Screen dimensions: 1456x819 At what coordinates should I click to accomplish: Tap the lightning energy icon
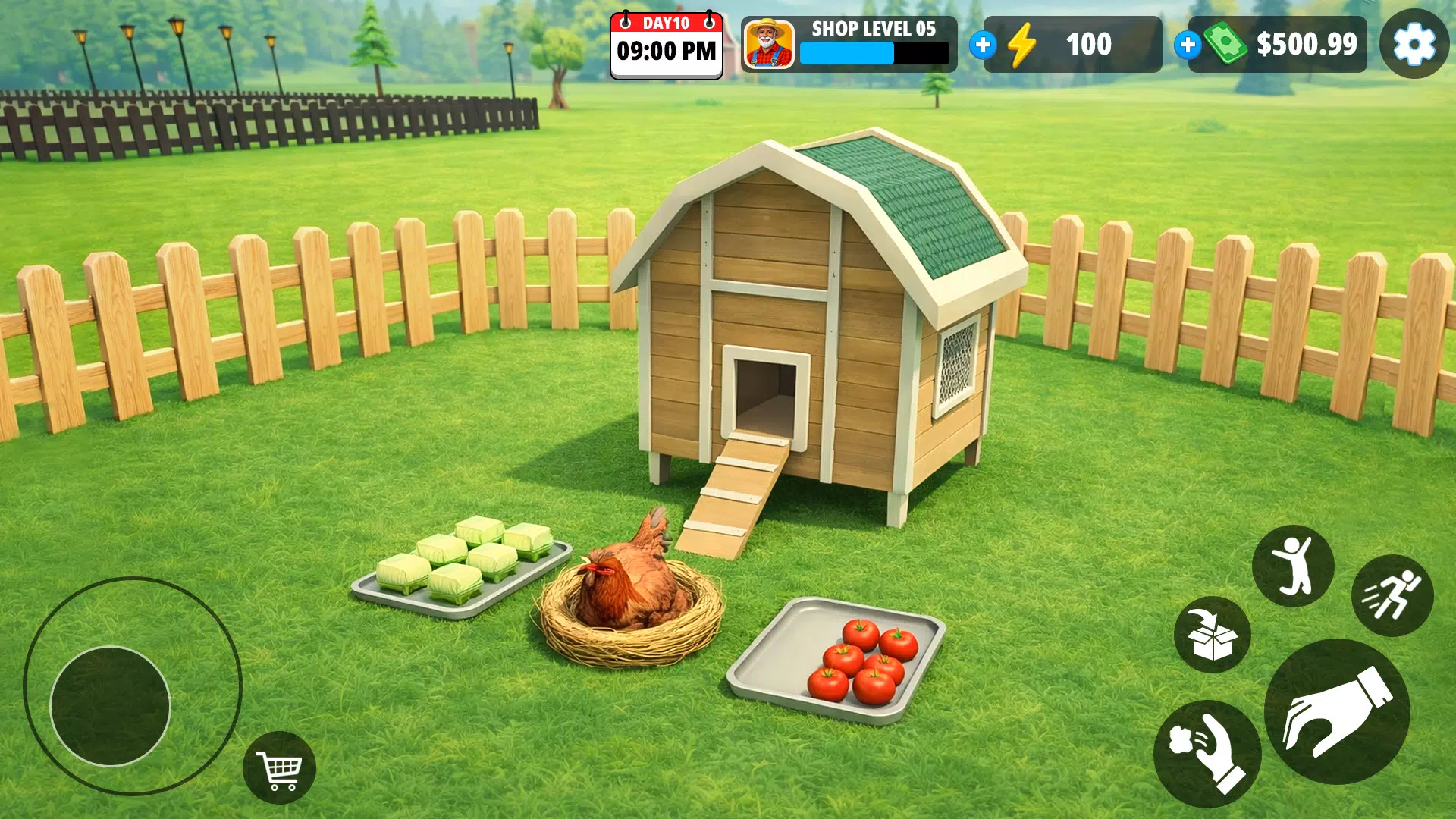pos(1024,45)
